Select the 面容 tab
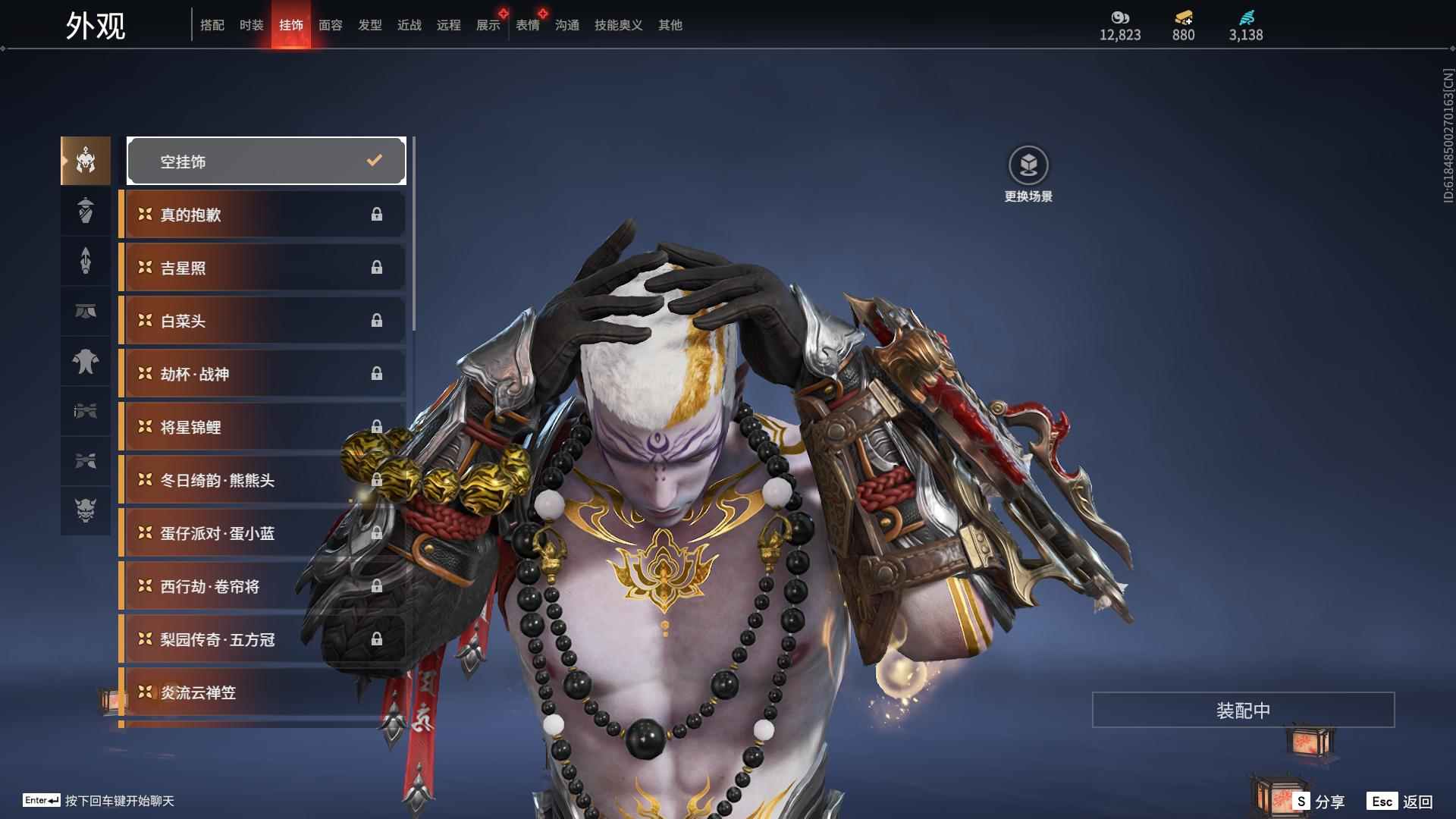 pyautogui.click(x=331, y=25)
